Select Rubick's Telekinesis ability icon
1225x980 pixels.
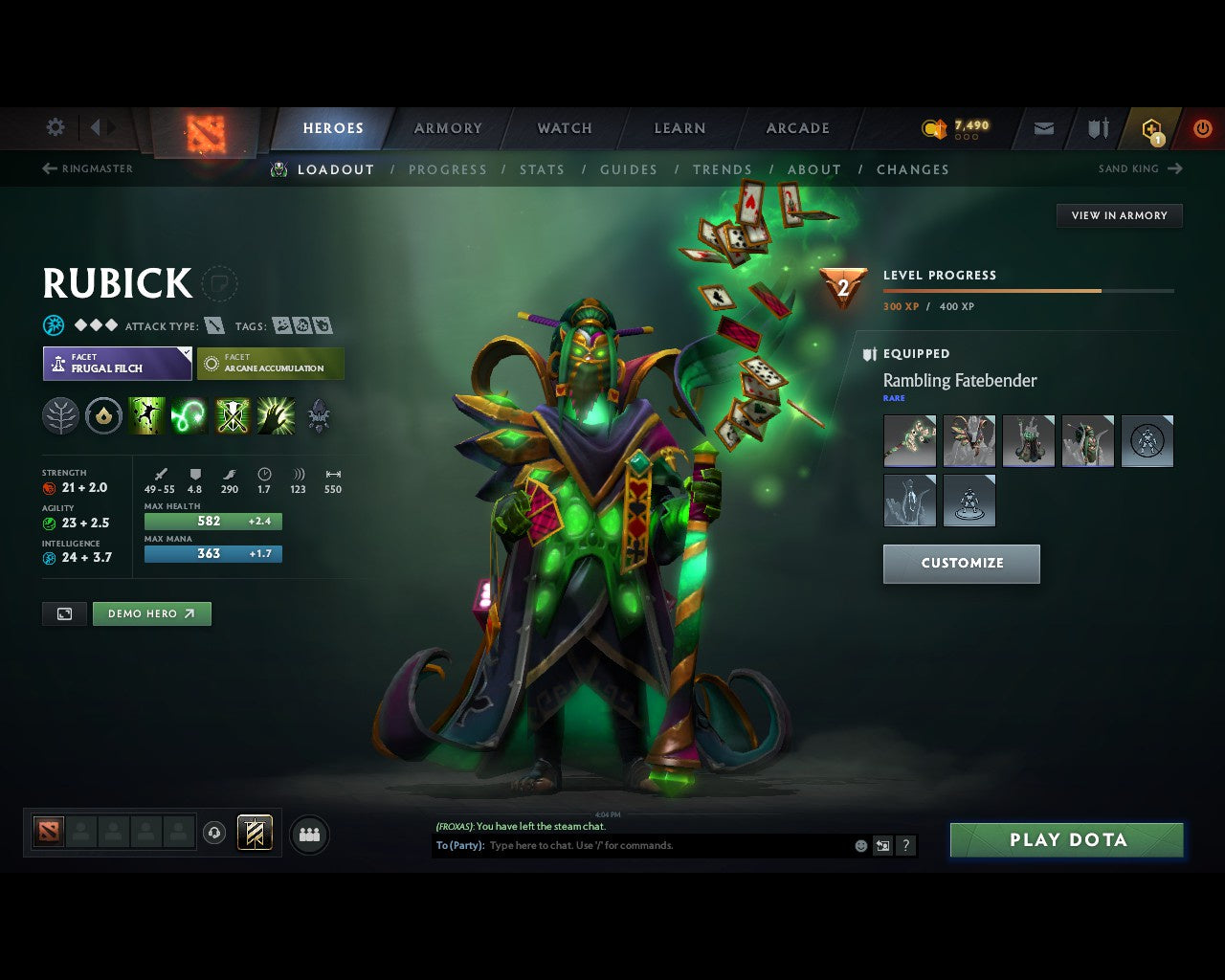point(146,414)
